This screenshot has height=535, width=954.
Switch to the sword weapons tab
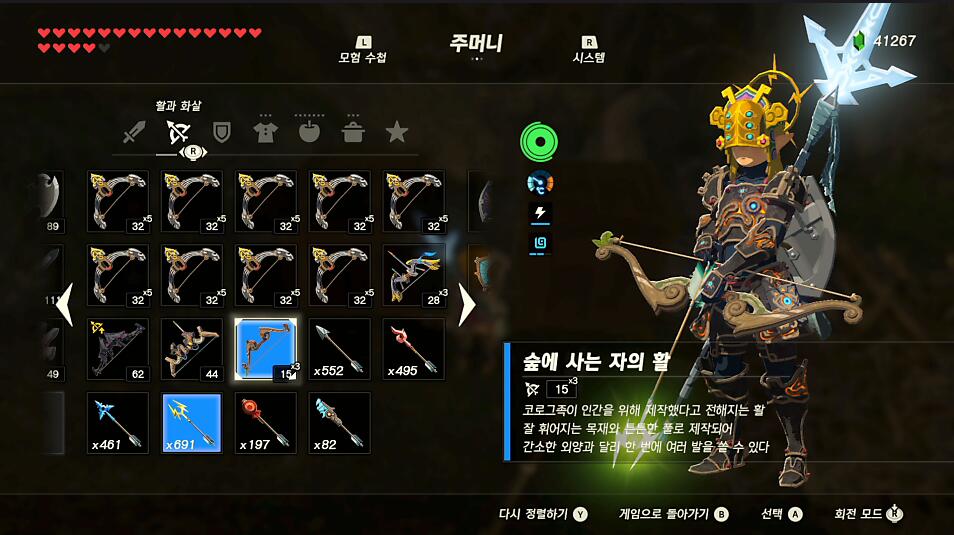tap(135, 132)
